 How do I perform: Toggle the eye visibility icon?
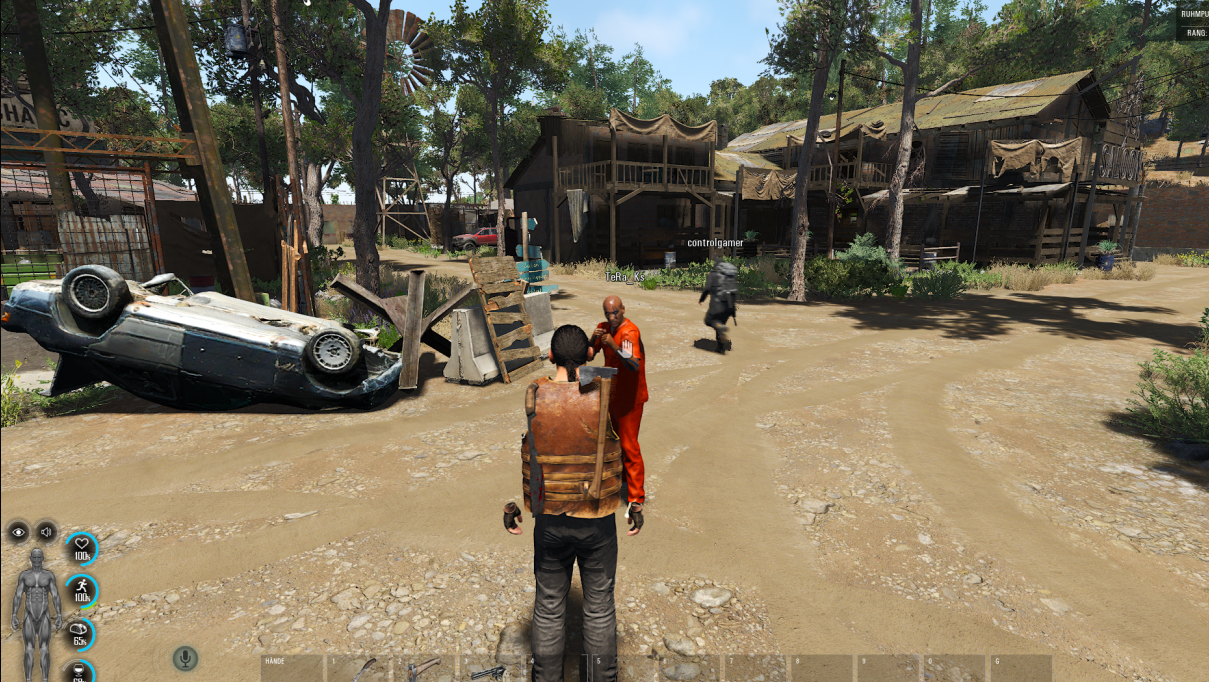[x=19, y=532]
